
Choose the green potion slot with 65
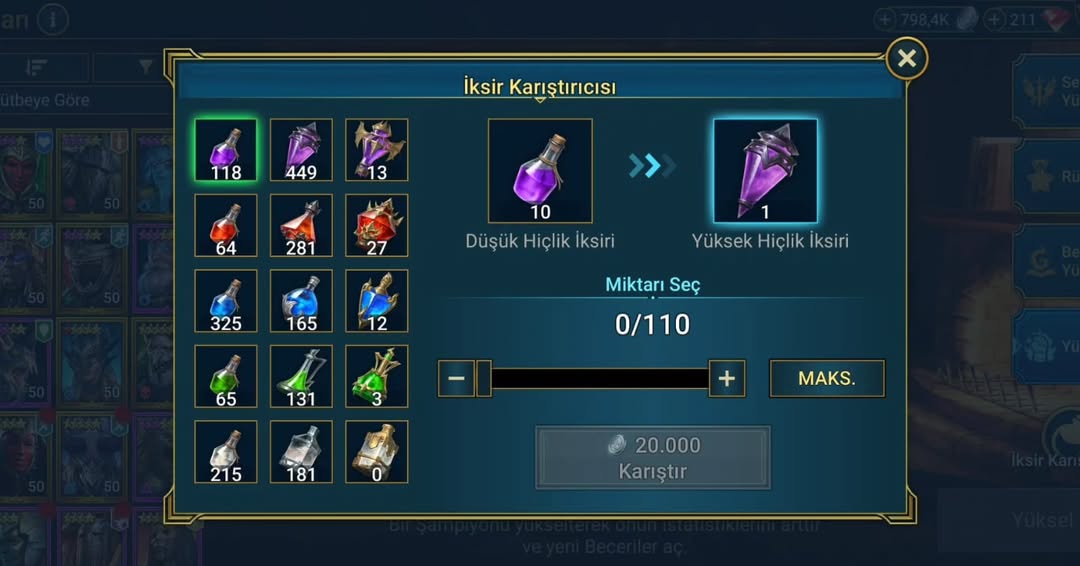coord(226,376)
